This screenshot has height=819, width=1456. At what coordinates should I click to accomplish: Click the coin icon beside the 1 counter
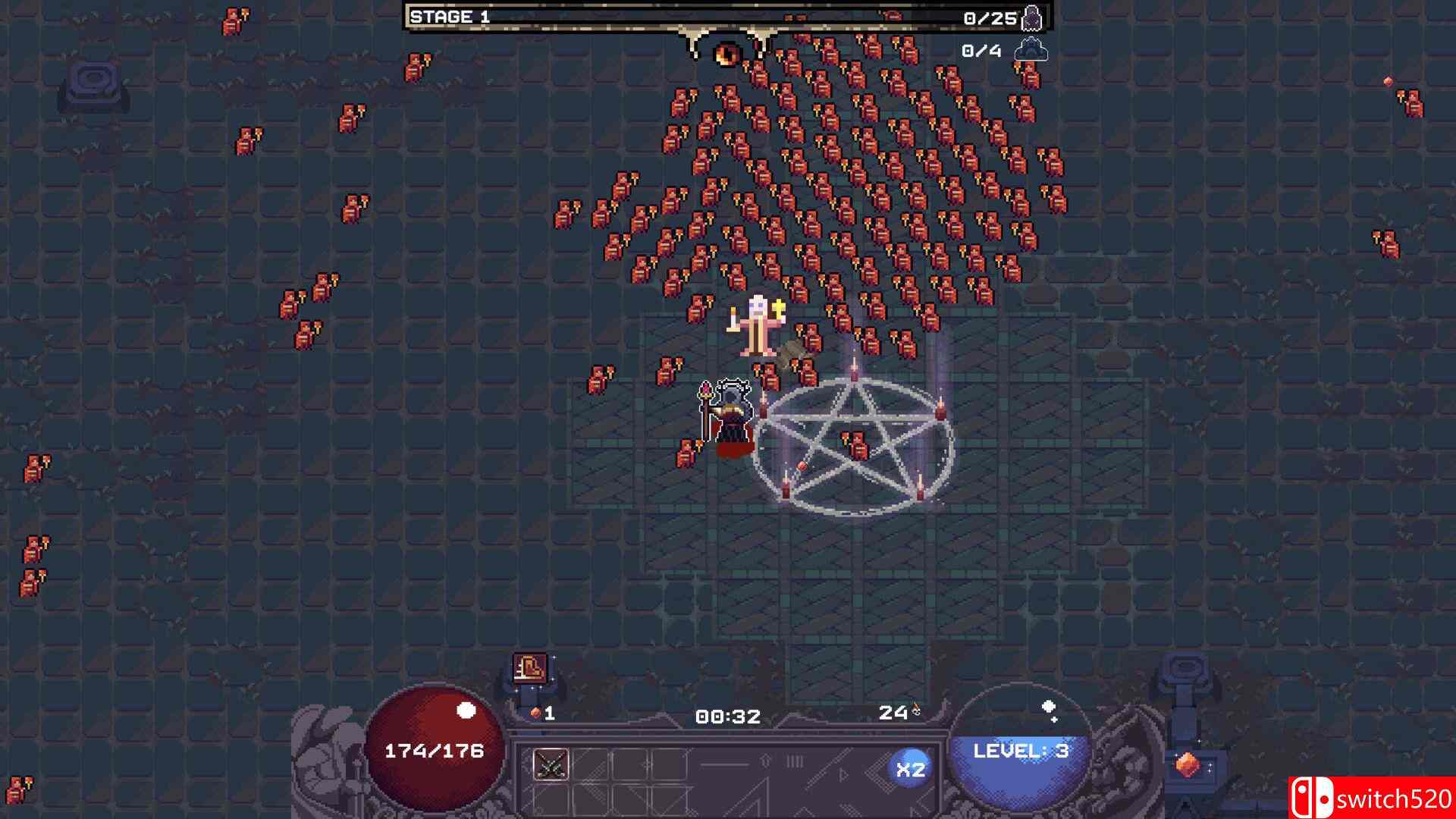click(x=535, y=711)
